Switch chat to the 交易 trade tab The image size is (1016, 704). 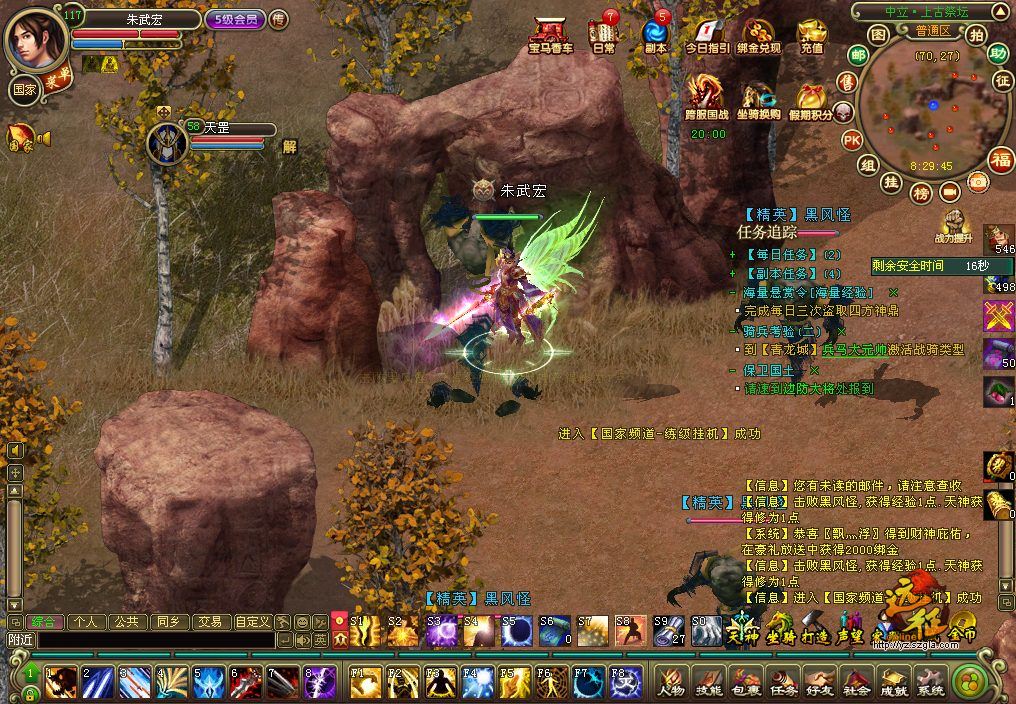(209, 621)
